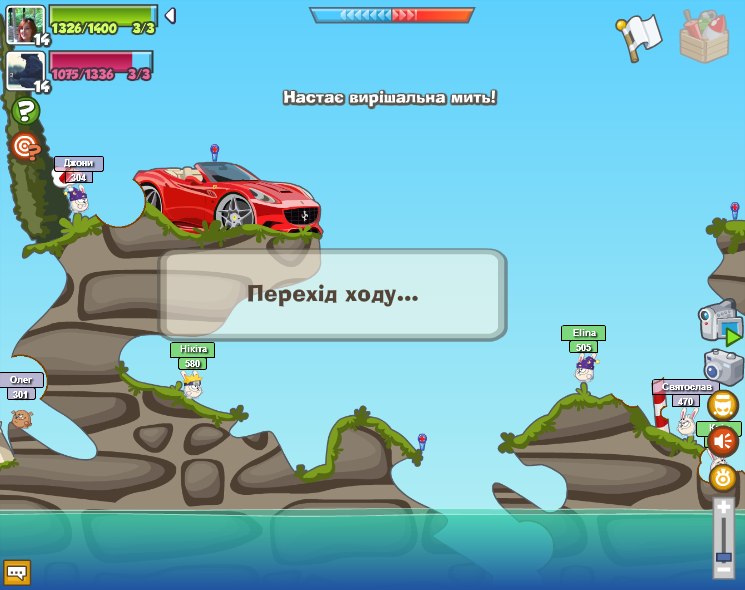Image resolution: width=745 pixels, height=590 pixels.
Task: Select the second player's avatar portrait
Action: (25, 71)
